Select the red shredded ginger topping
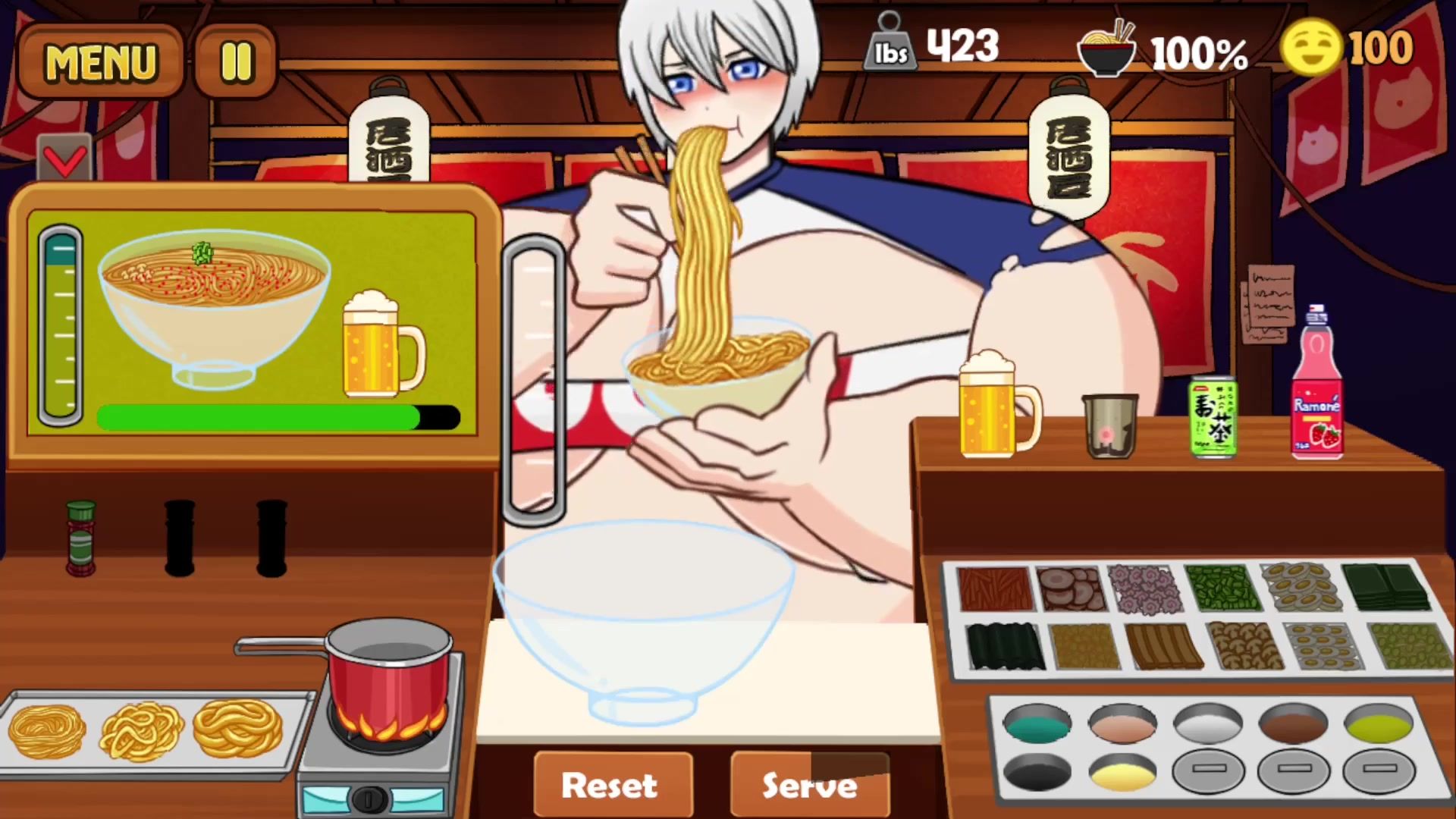Screen dimensions: 1456x819 pos(995,588)
